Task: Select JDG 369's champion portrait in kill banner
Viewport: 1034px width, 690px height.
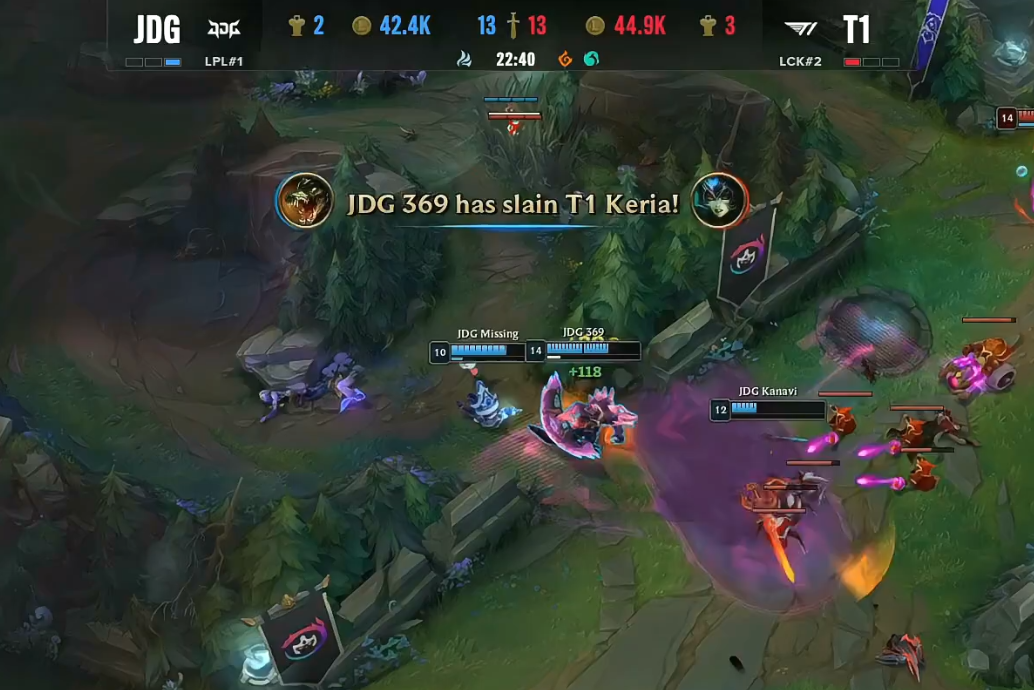Action: [x=304, y=200]
